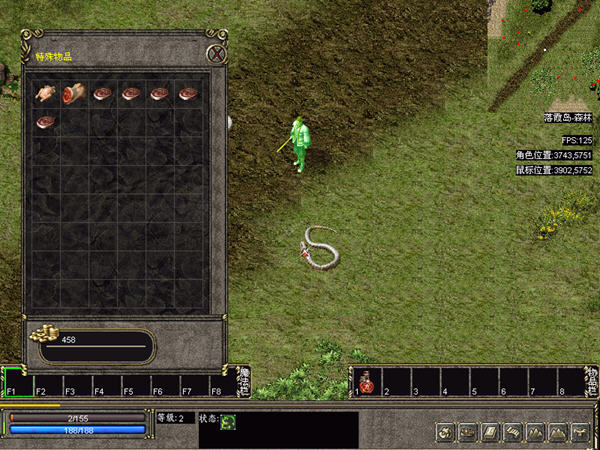Viewport: 600px width, 450px height.
Task: Close the special items inventory window
Action: (x=215, y=54)
